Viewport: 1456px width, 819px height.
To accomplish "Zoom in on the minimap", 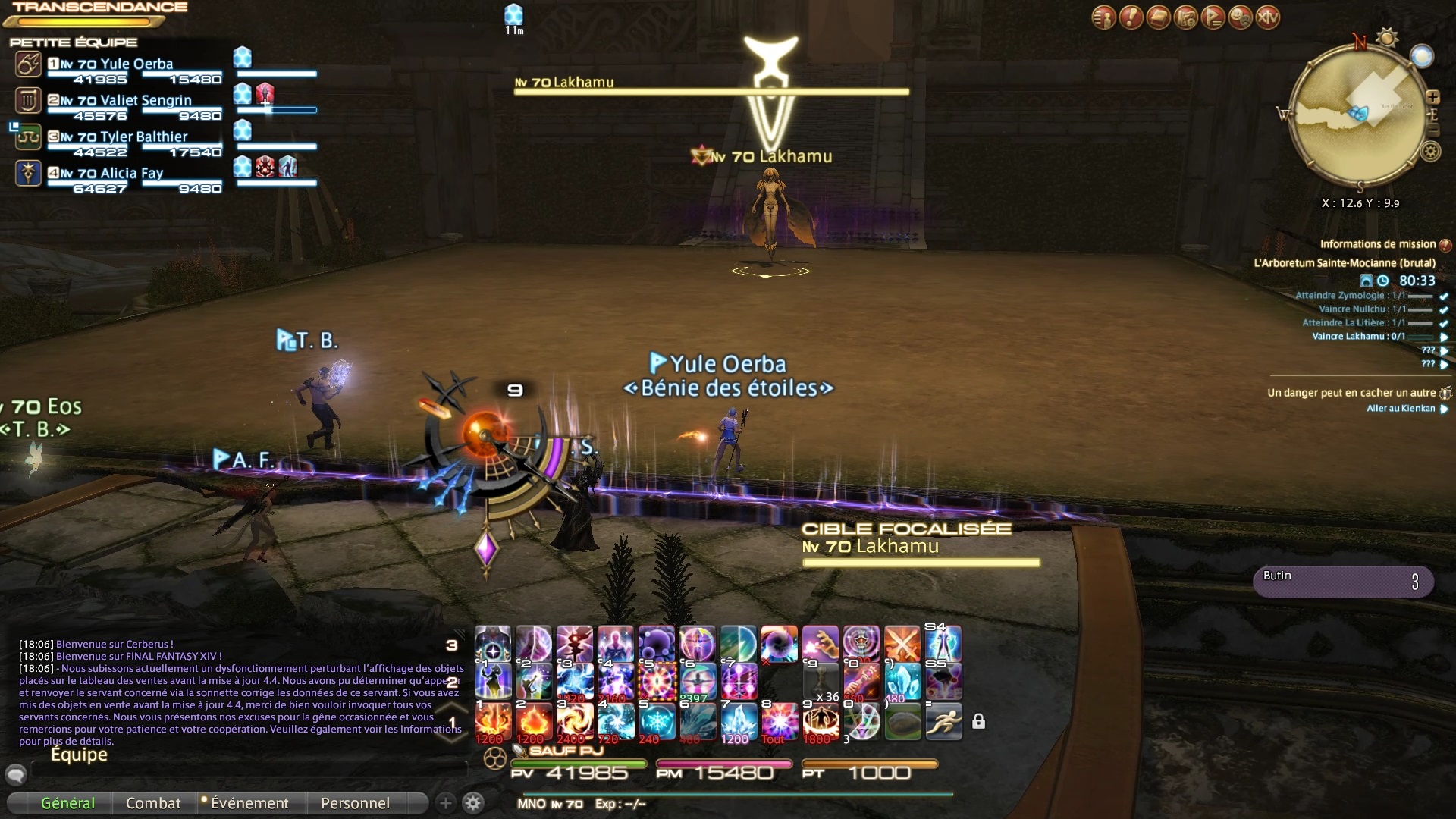I will [x=1432, y=97].
